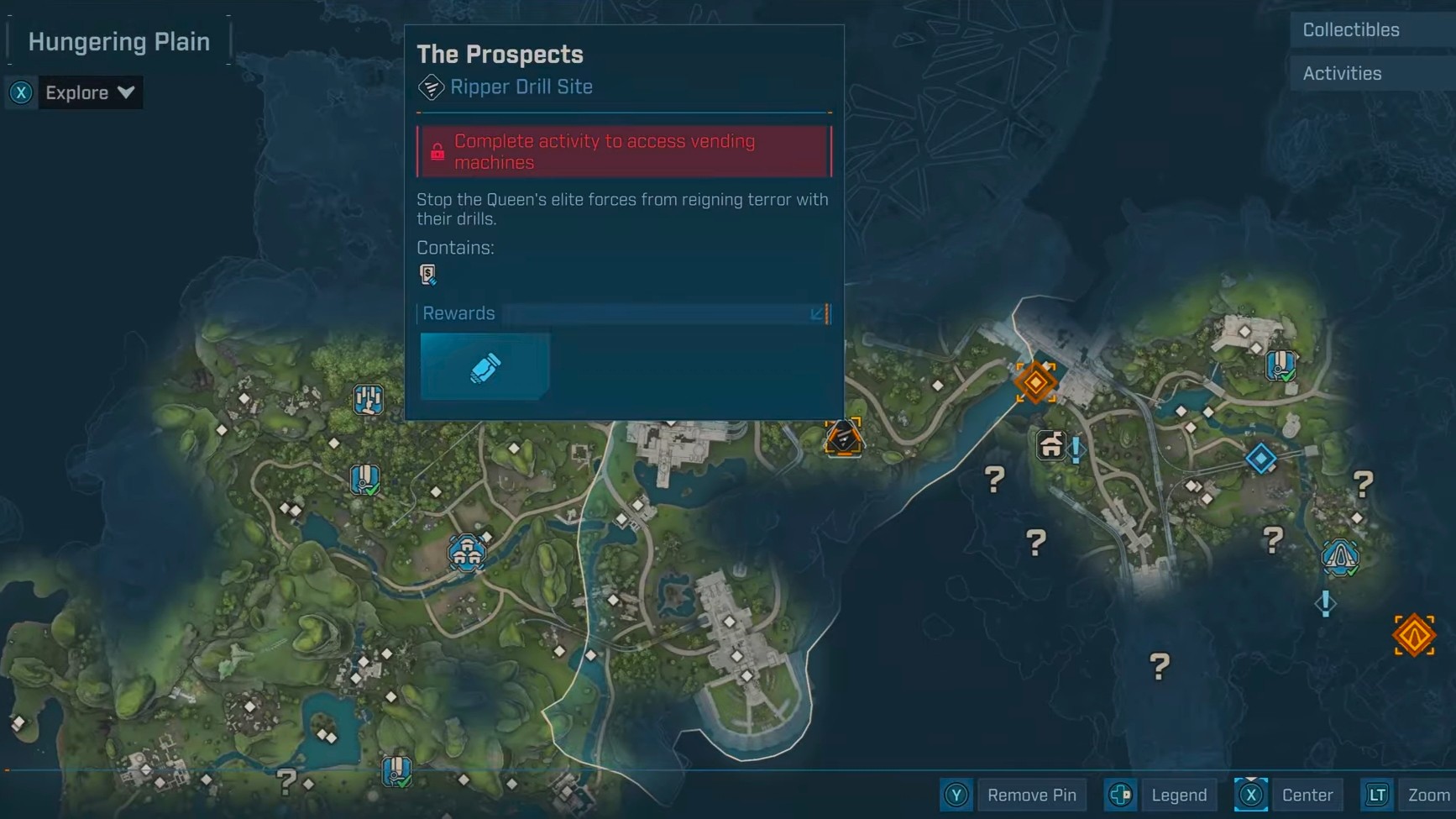This screenshot has width=1456, height=819.
Task: Open the Collectibles tab
Action: 1350,30
